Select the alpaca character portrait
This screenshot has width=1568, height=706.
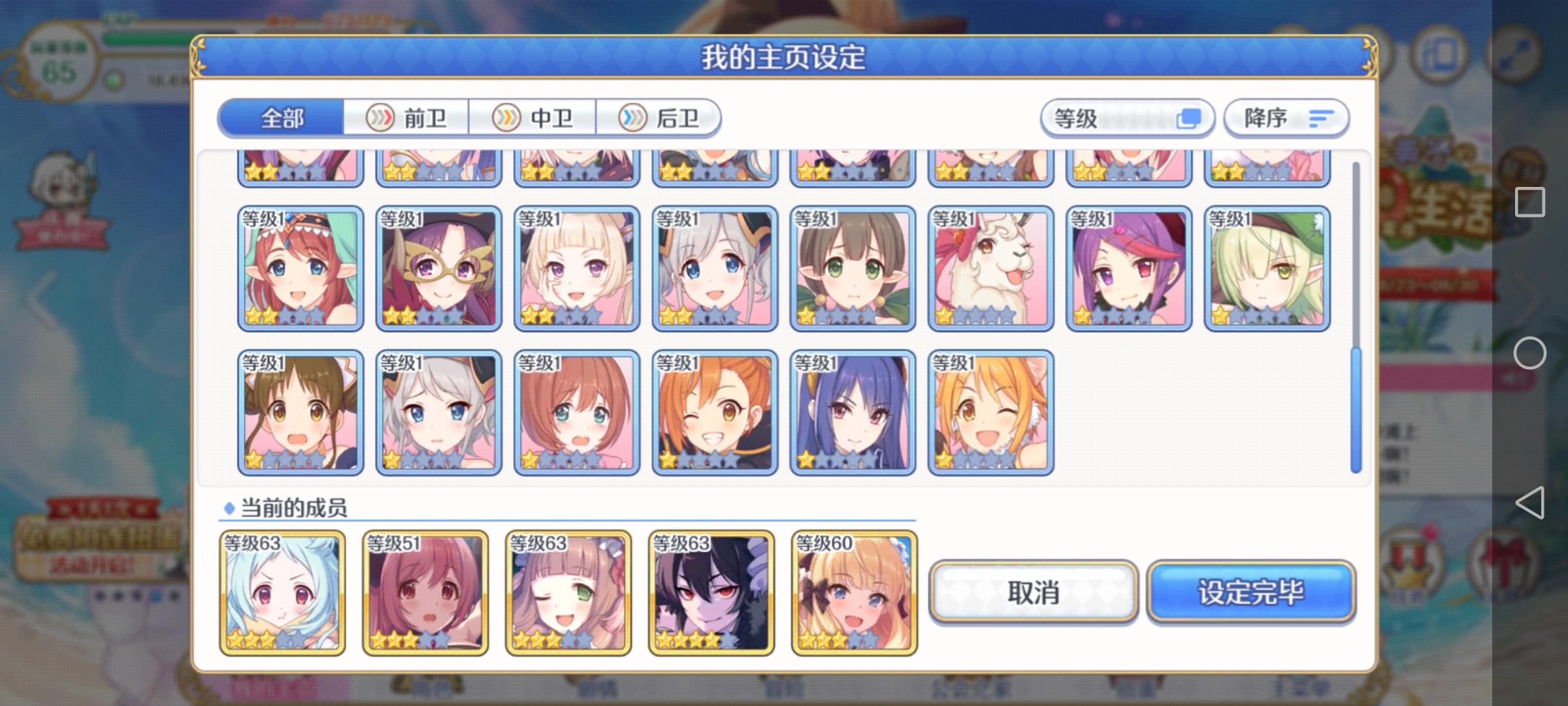pyautogui.click(x=990, y=267)
